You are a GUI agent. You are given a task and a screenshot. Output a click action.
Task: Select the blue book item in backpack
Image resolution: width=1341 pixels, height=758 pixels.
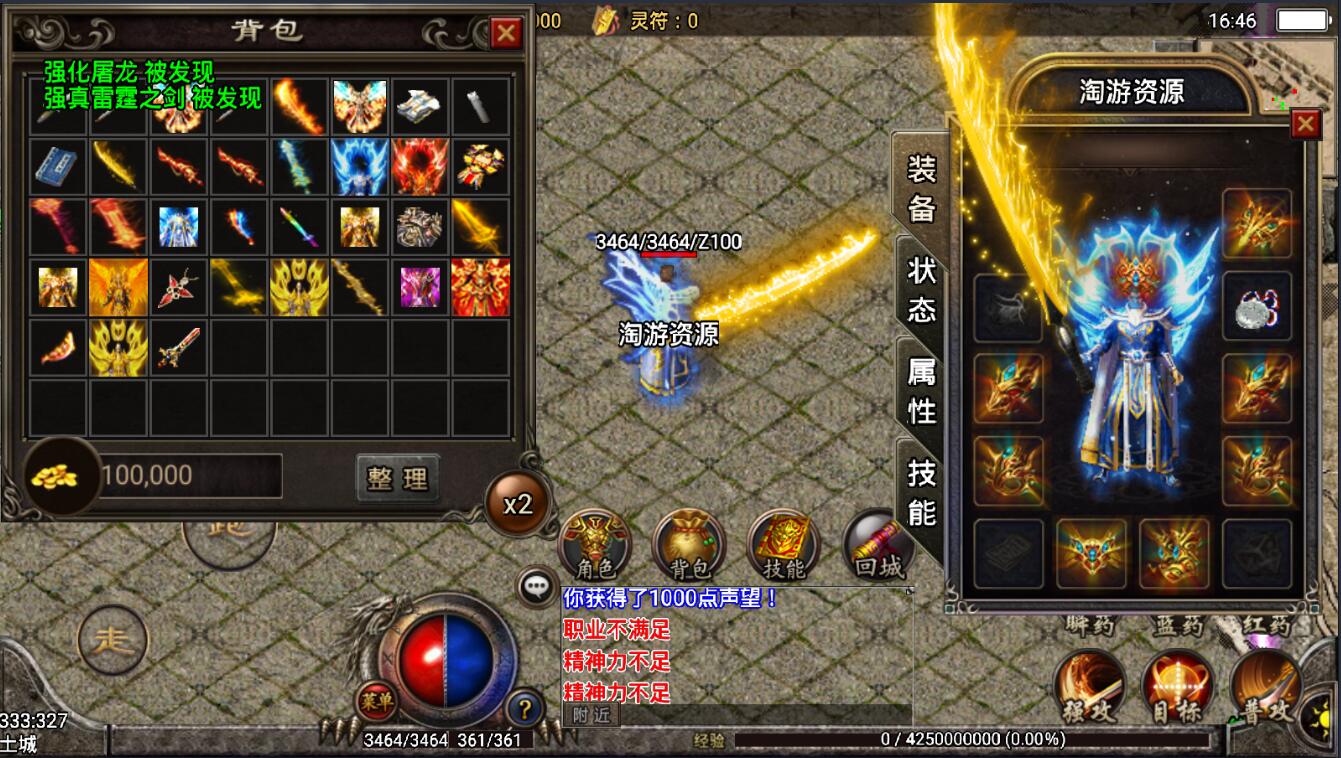[x=58, y=166]
